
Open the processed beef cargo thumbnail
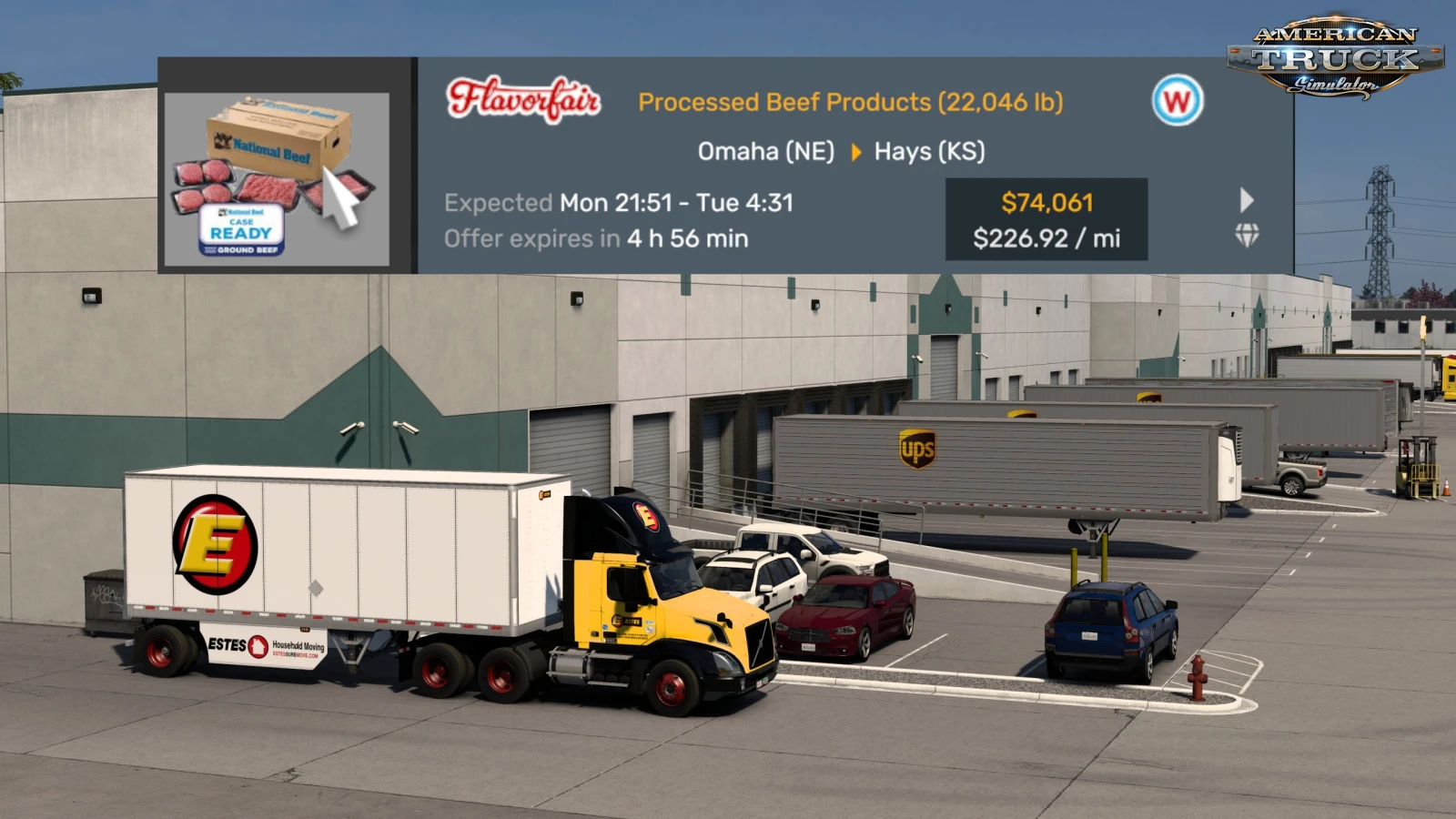click(277, 179)
